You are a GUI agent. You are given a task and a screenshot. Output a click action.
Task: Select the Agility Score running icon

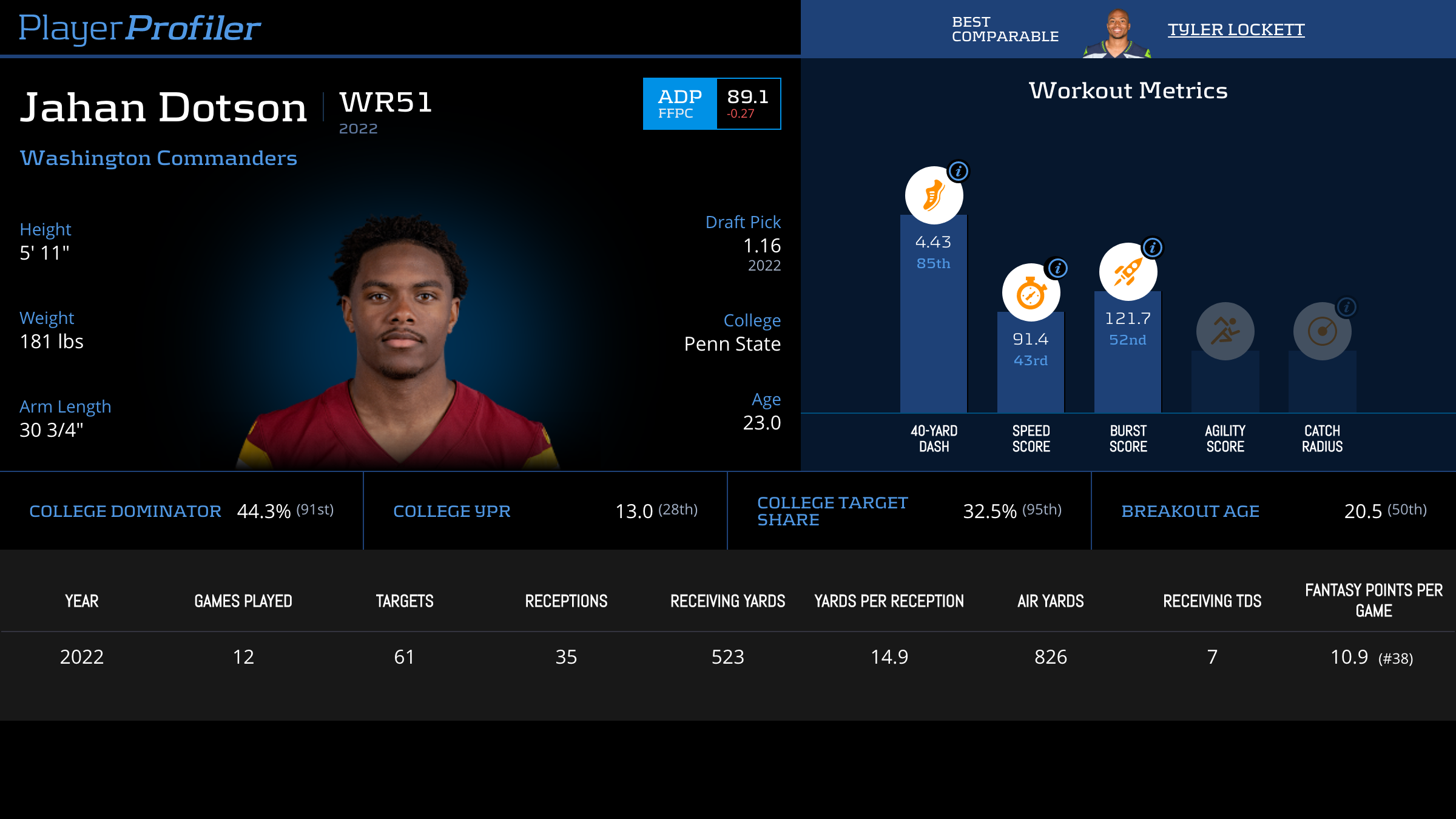tap(1225, 331)
